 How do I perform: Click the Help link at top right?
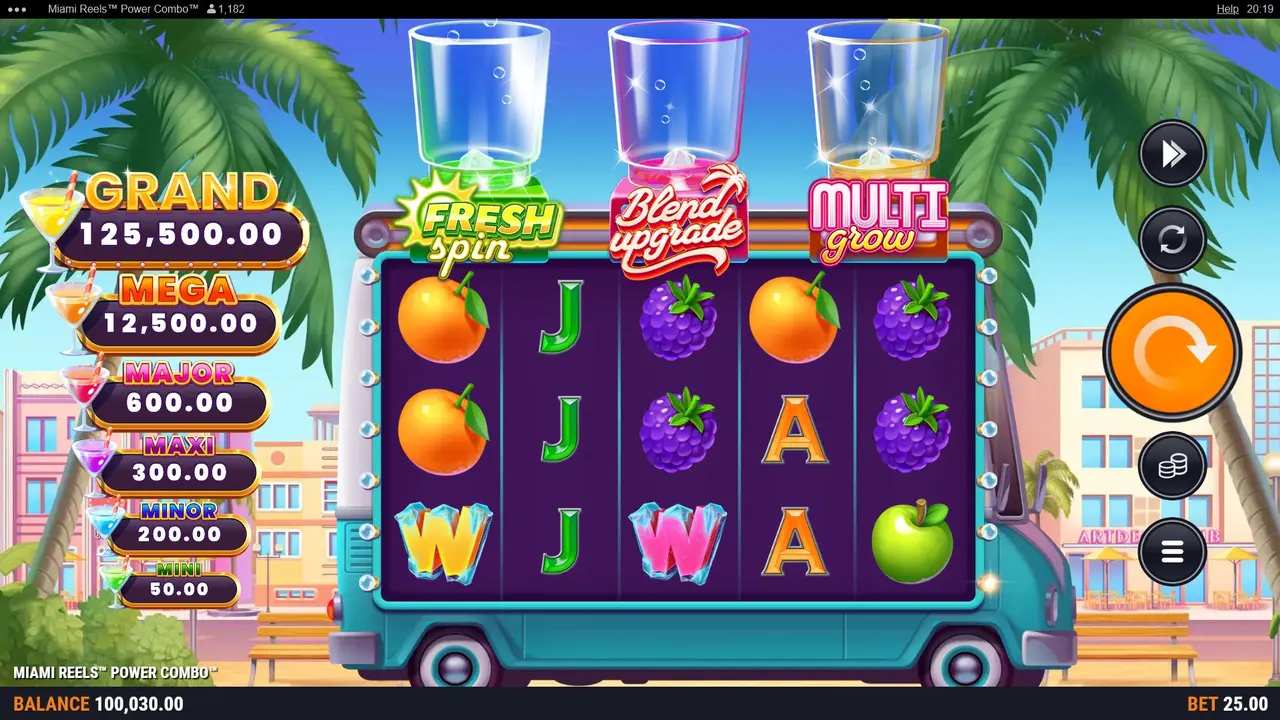(1227, 8)
